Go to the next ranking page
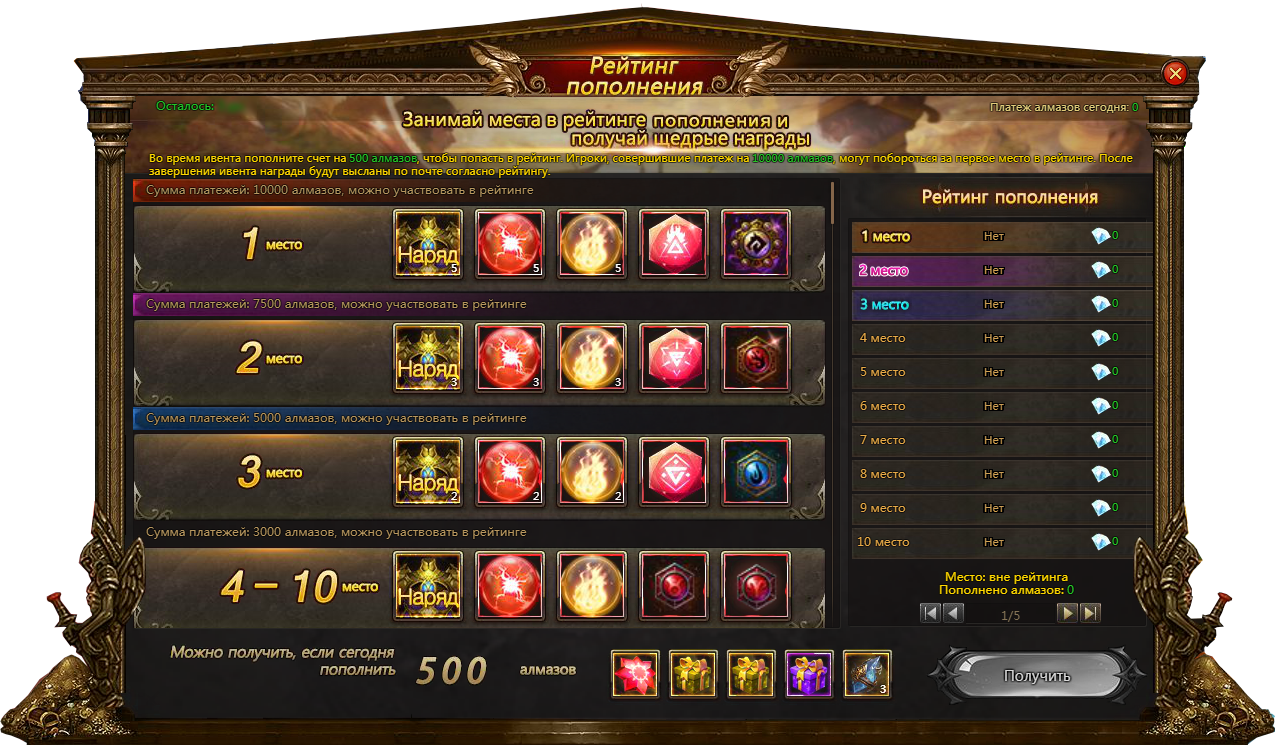 pyautogui.click(x=1068, y=613)
